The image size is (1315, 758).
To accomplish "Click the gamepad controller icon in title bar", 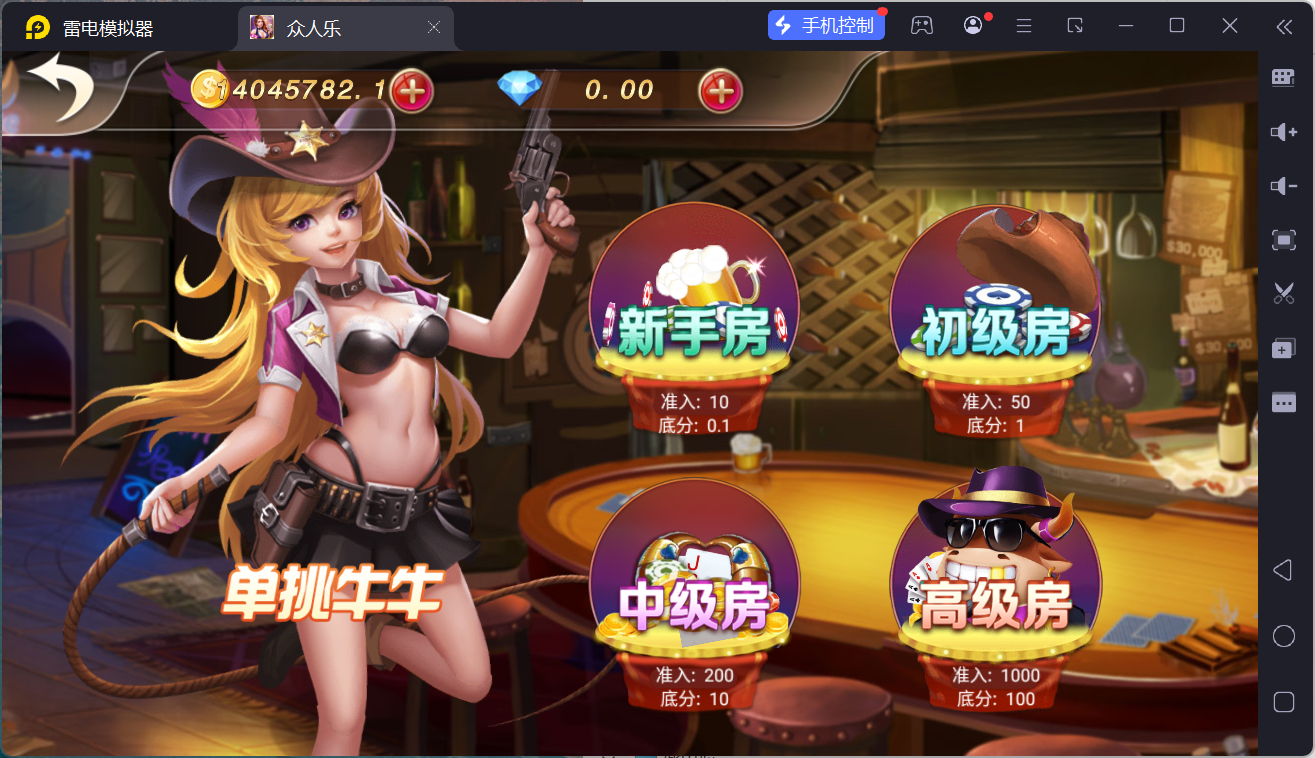I will (921, 25).
